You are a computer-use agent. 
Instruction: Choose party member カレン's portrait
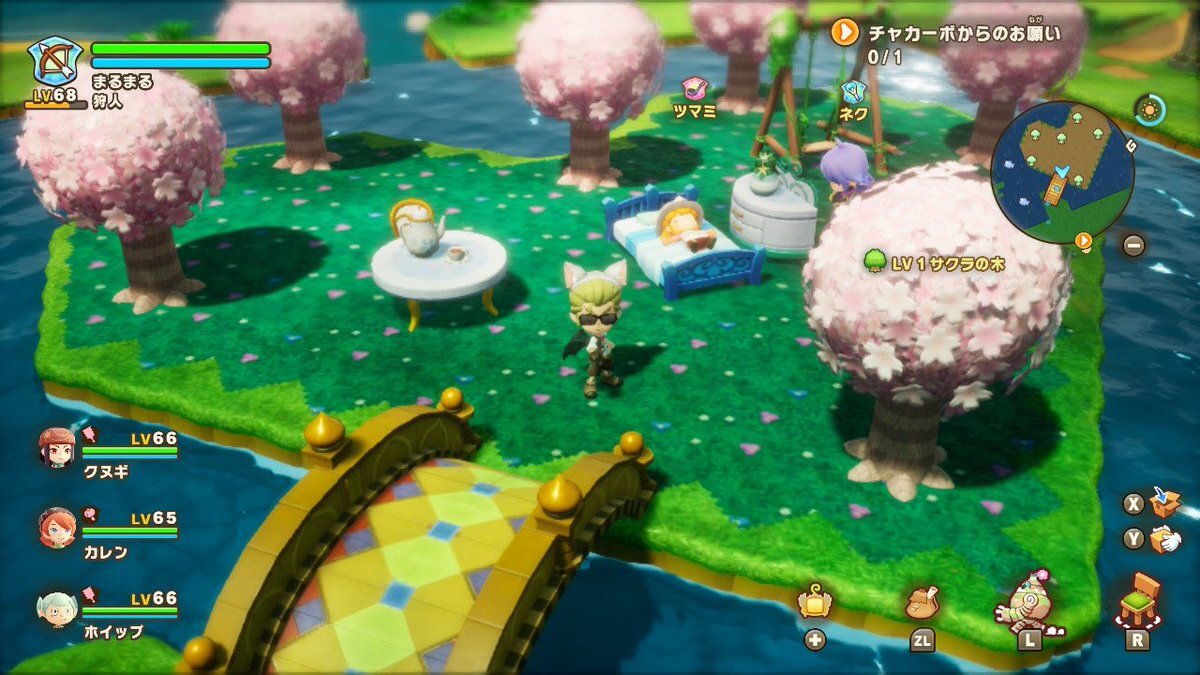click(57, 527)
